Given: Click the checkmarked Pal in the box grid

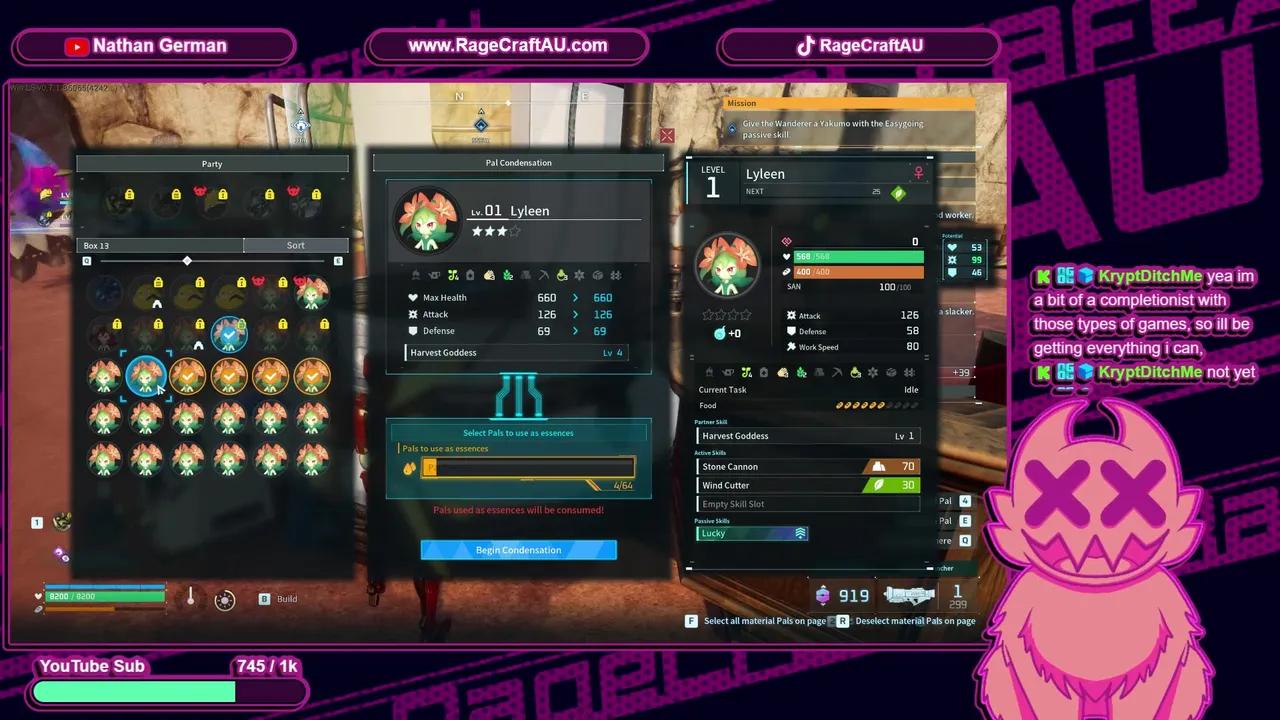Looking at the screenshot, I should 229,335.
